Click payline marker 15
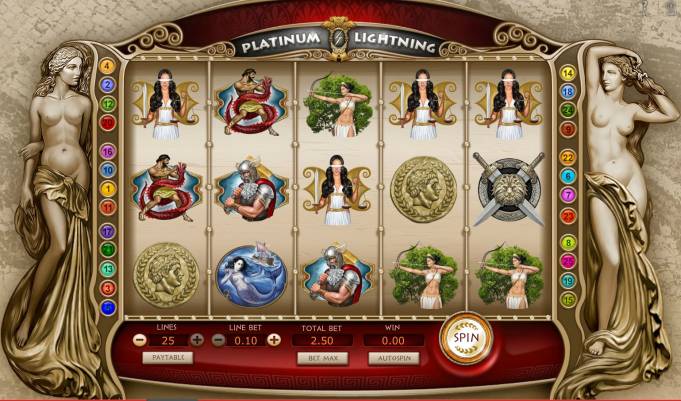 click(568, 299)
